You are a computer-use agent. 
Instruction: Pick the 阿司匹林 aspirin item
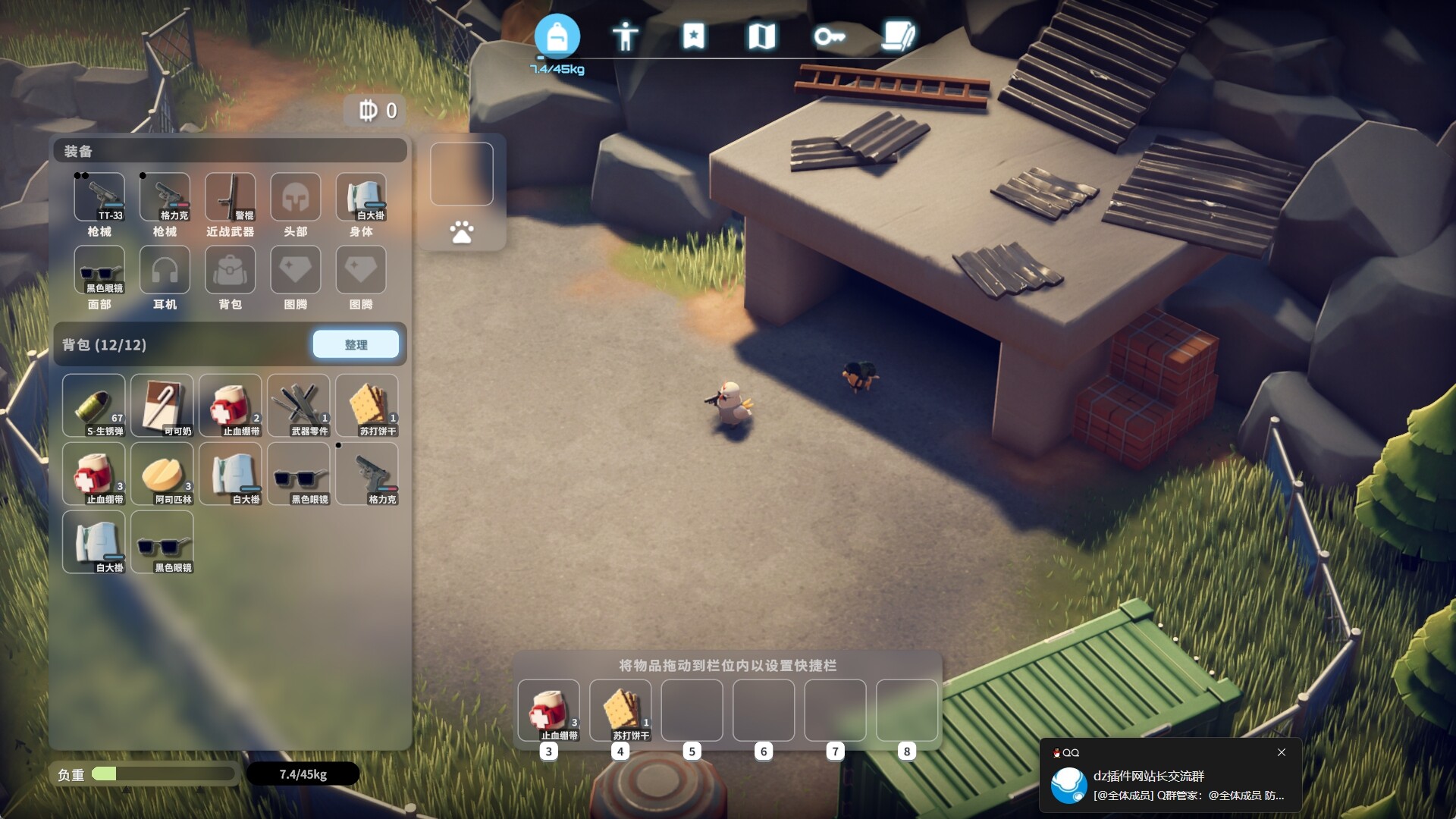[x=162, y=473]
